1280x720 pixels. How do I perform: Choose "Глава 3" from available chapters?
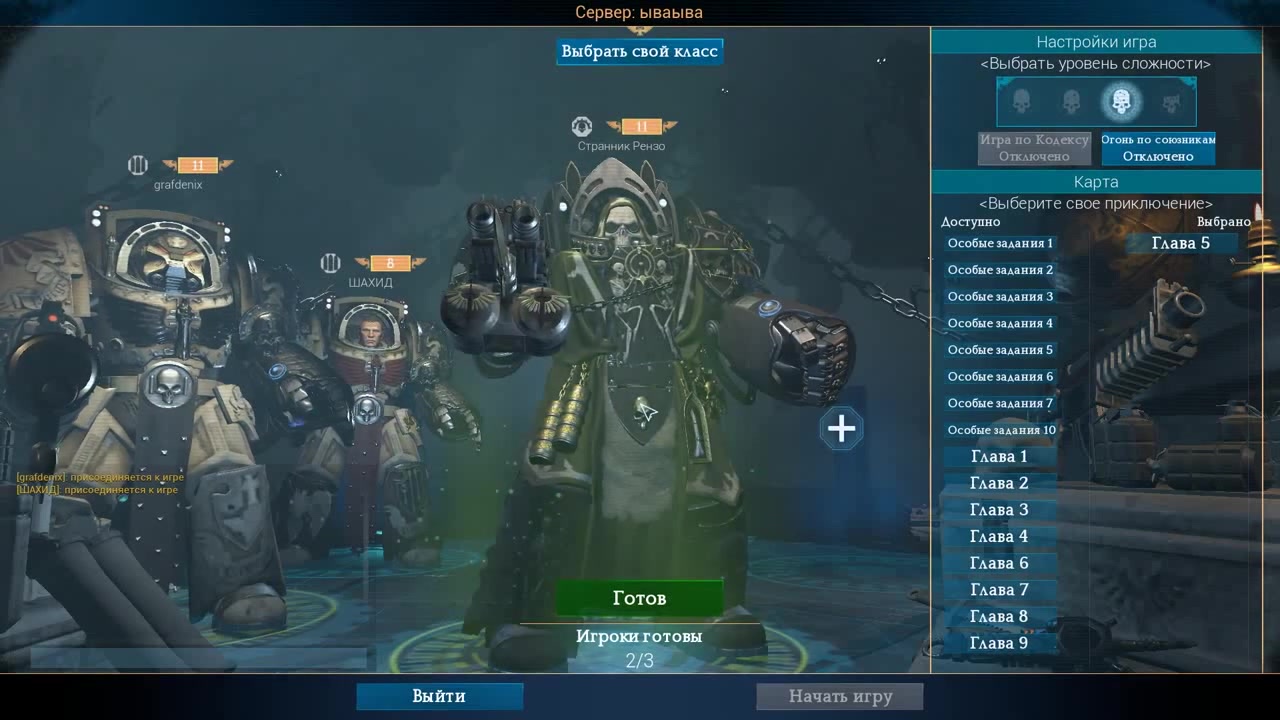[999, 510]
